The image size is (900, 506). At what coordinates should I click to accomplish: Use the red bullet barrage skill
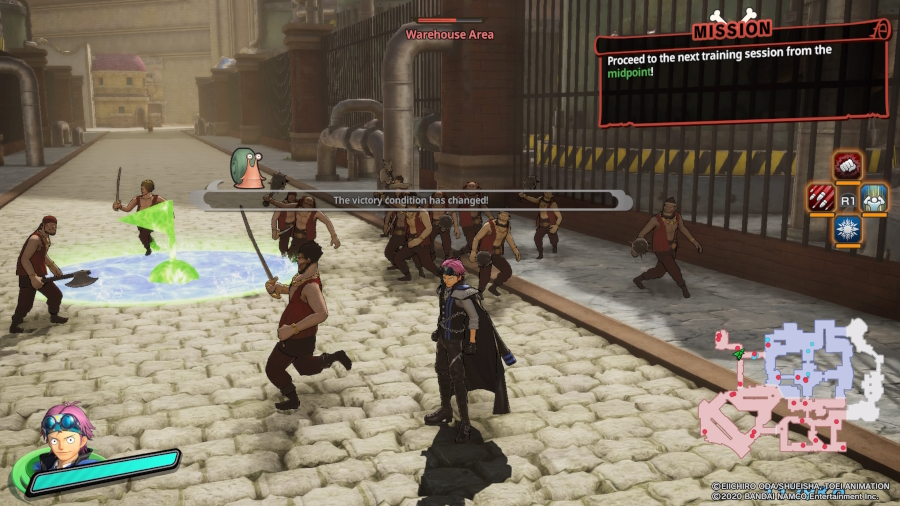point(821,198)
